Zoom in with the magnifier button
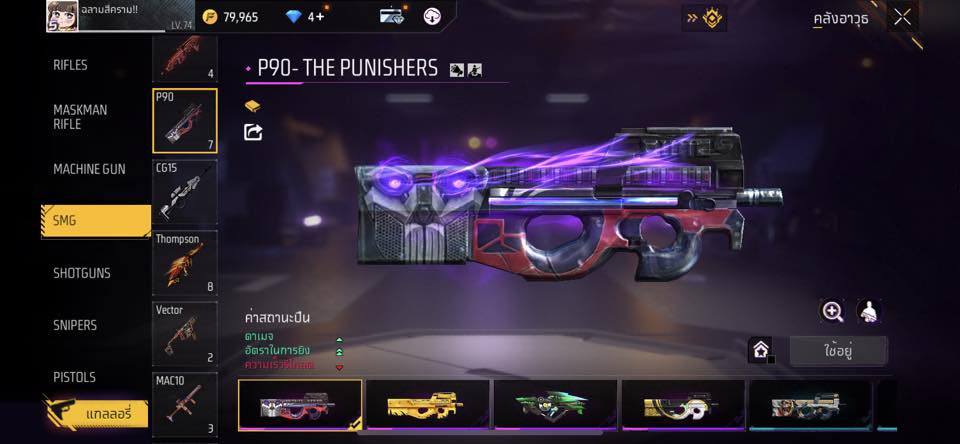The image size is (960, 444). point(832,311)
